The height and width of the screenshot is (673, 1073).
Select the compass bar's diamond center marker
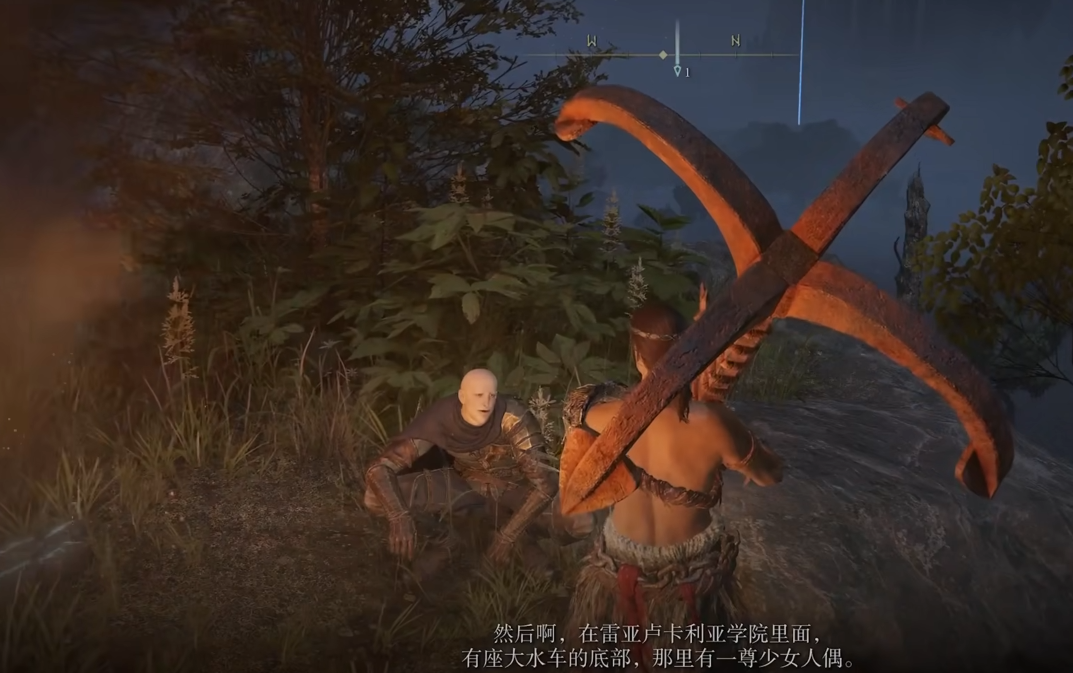(663, 55)
